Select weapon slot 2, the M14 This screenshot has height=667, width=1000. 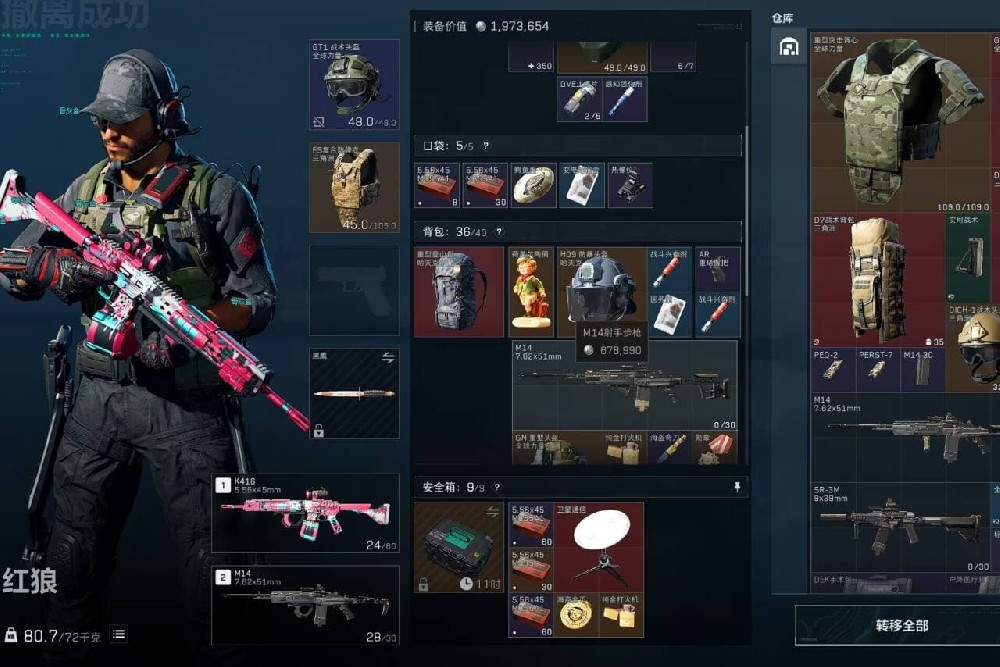click(305, 604)
